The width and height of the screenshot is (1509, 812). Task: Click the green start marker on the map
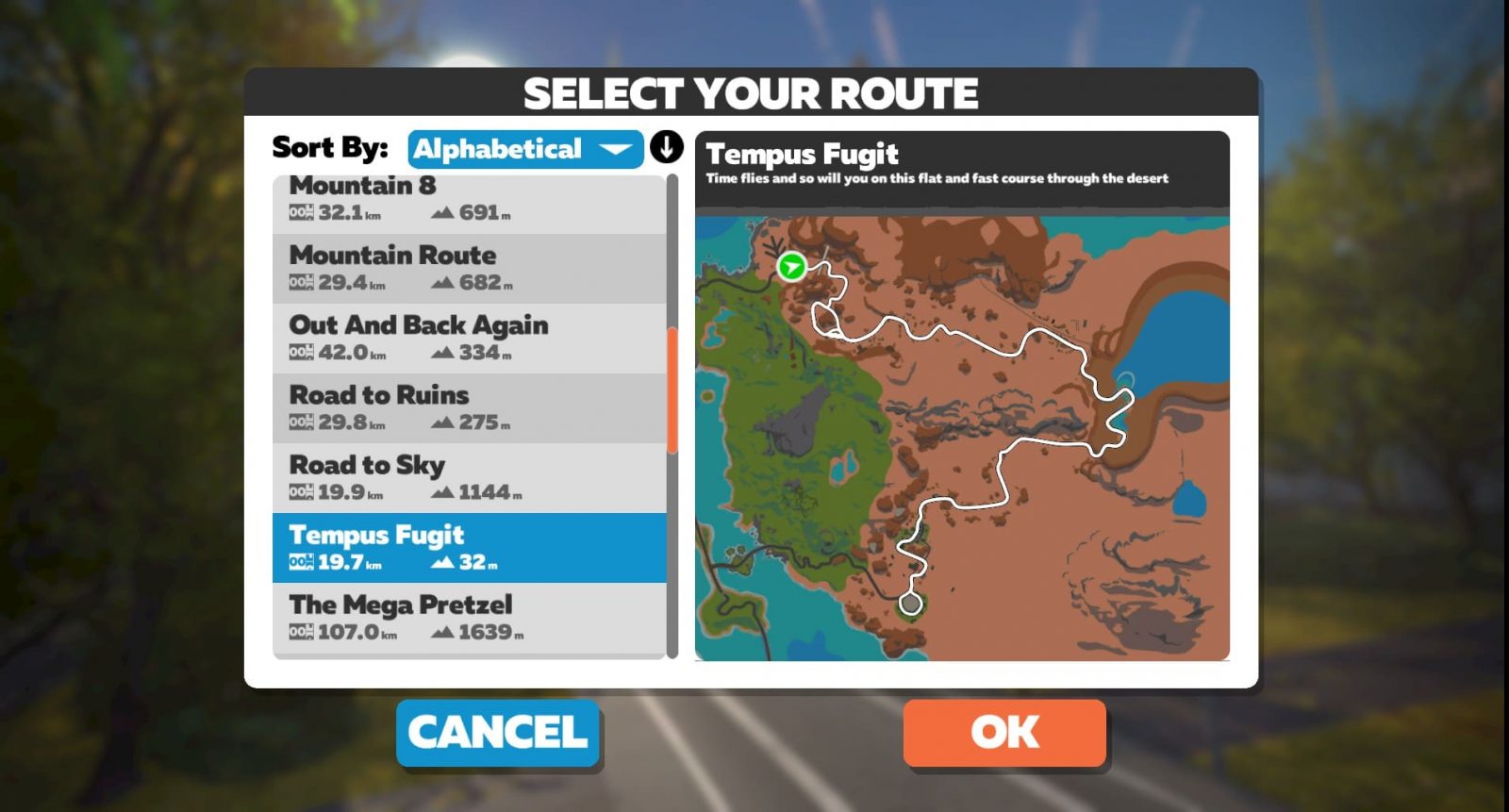click(x=791, y=267)
